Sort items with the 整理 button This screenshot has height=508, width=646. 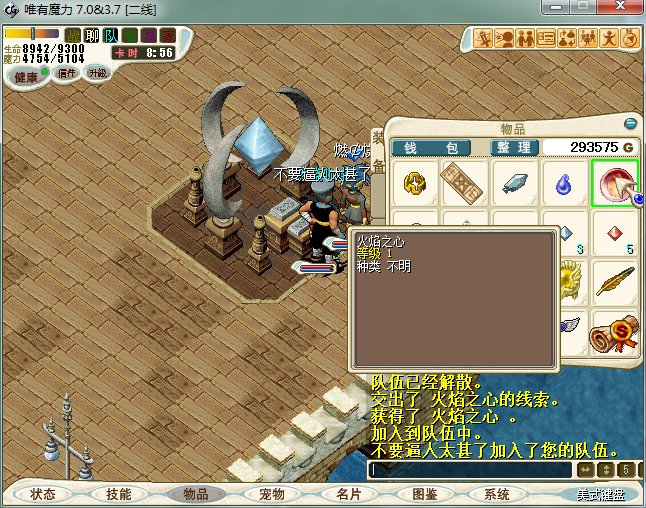point(514,147)
